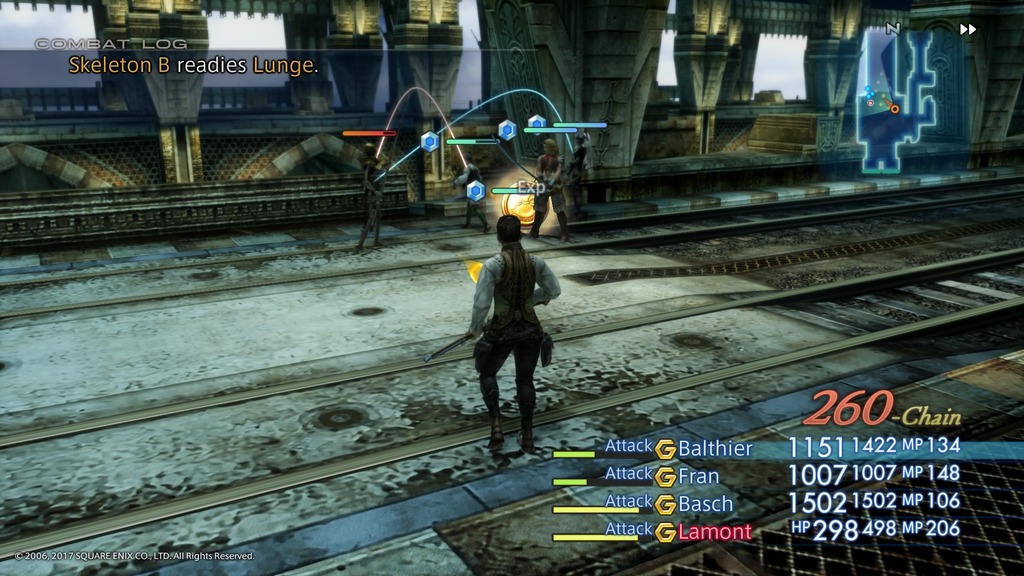This screenshot has height=576, width=1024.
Task: Choose Basch from the party list
Action: tap(706, 504)
